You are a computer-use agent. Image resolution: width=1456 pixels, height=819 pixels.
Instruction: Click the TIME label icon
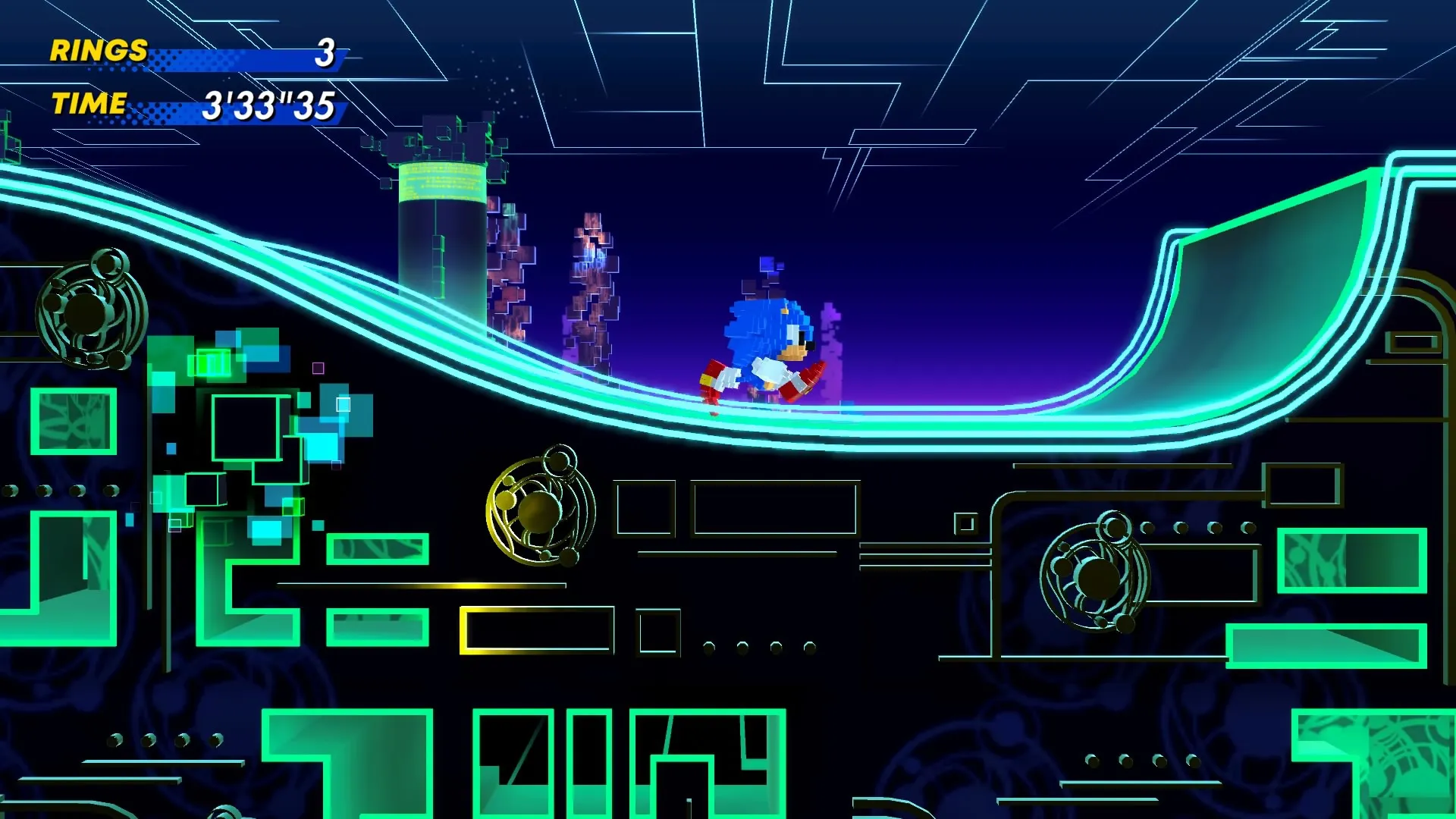click(89, 105)
